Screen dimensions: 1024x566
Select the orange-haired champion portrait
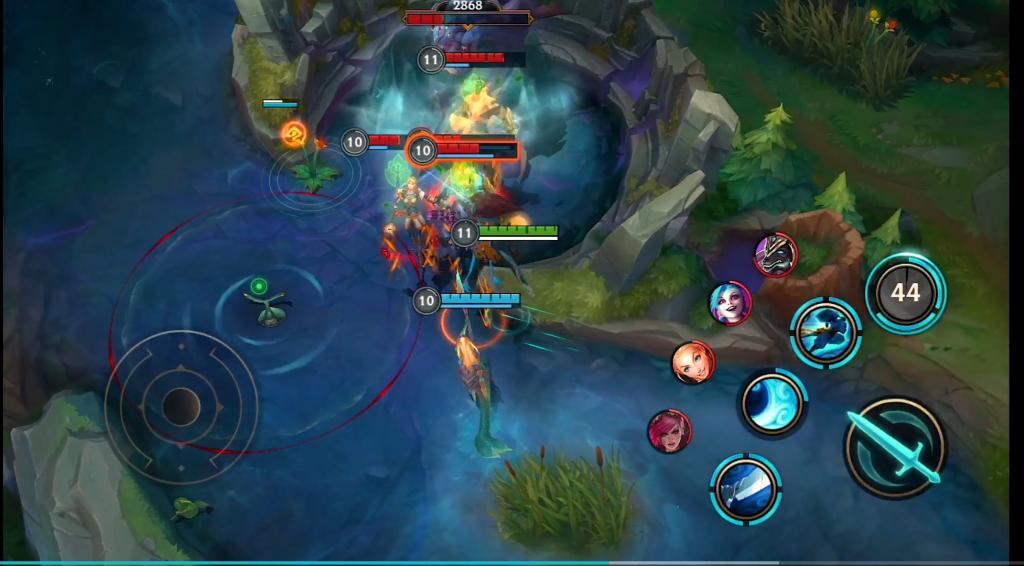click(692, 362)
